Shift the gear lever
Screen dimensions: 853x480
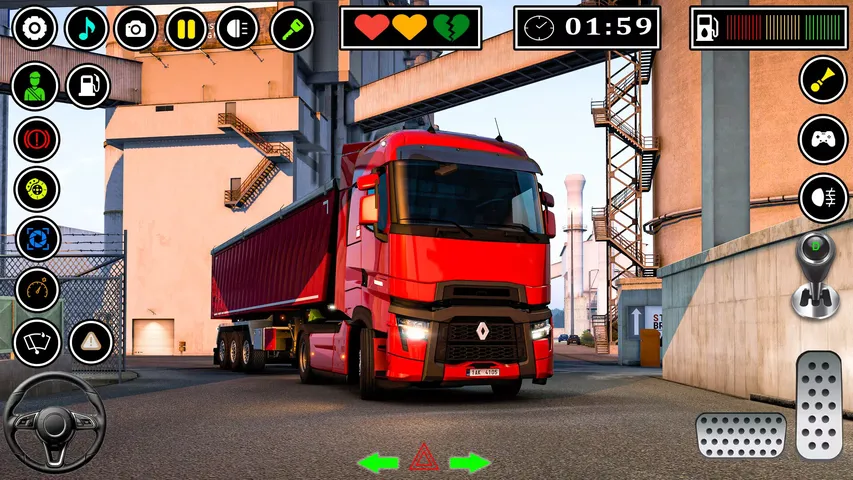pos(815,273)
